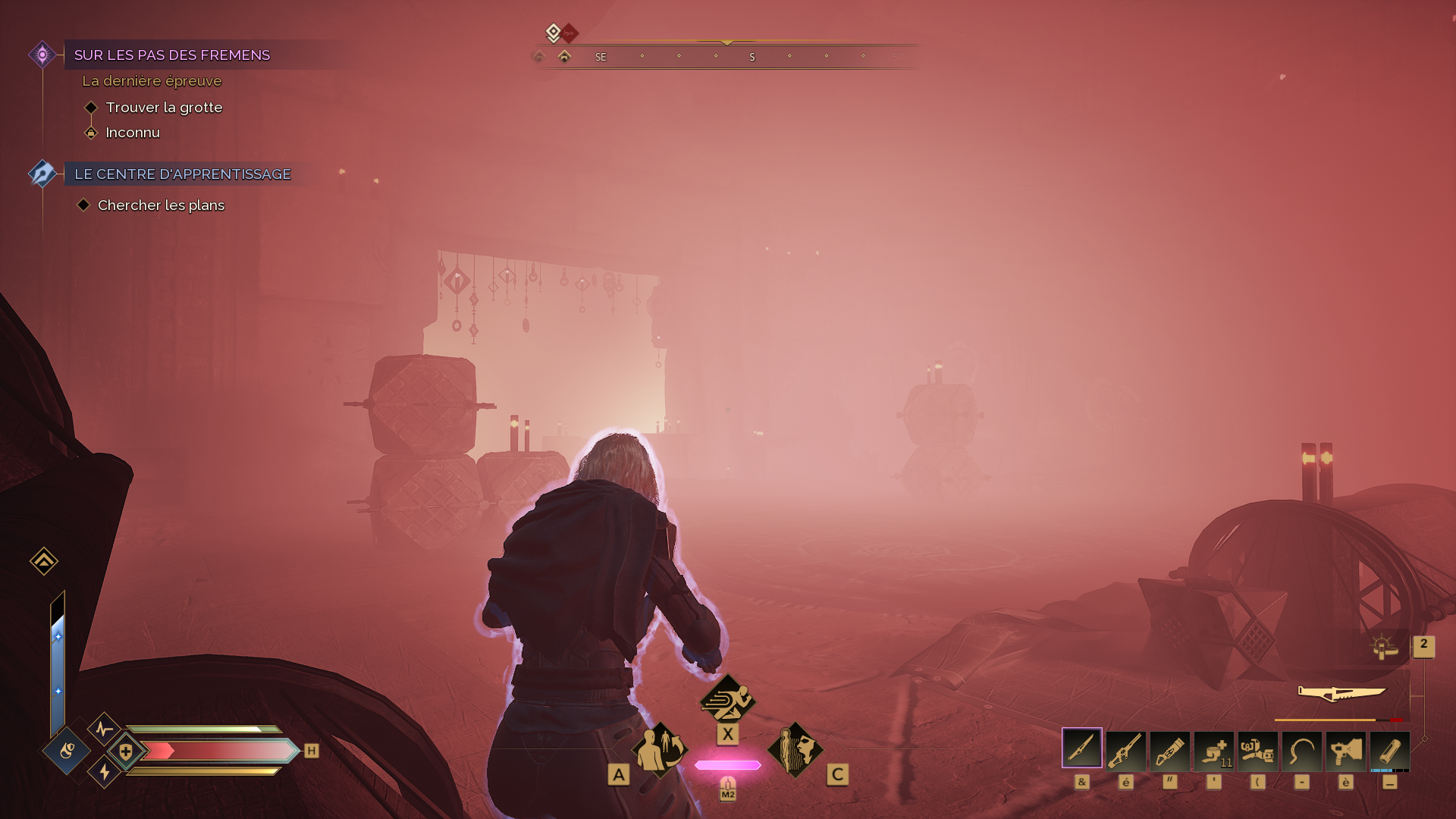
Task: Open Le centre d'apprentissage quest entry
Action: point(182,174)
